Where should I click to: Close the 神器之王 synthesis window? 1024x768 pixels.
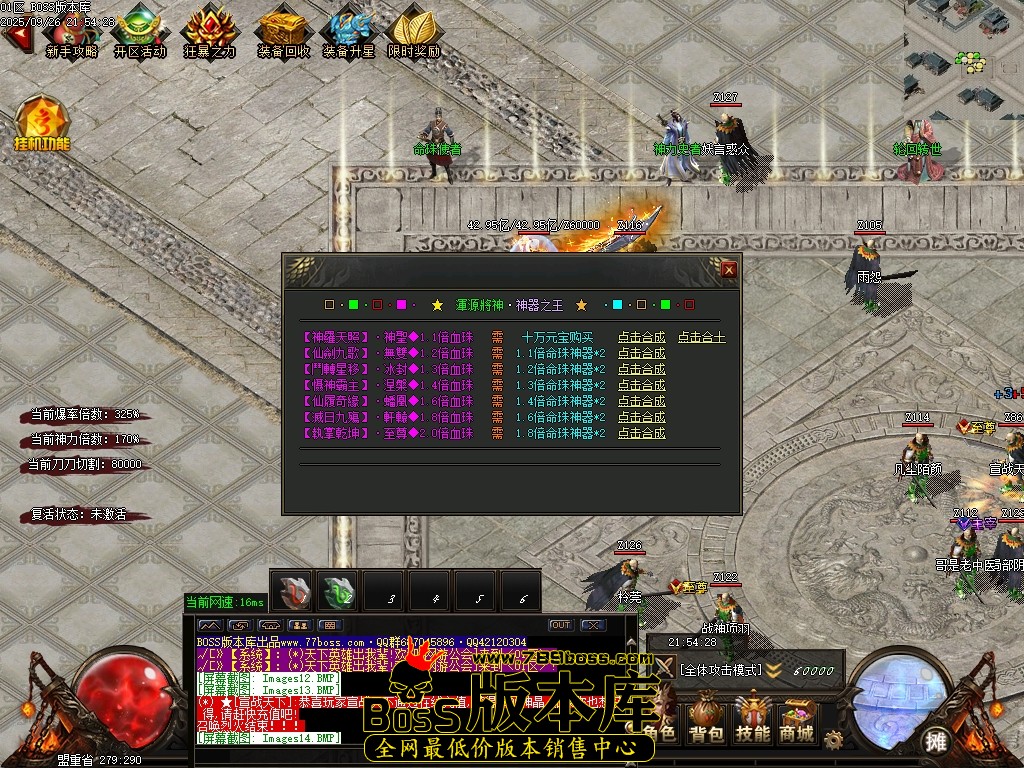(x=729, y=269)
